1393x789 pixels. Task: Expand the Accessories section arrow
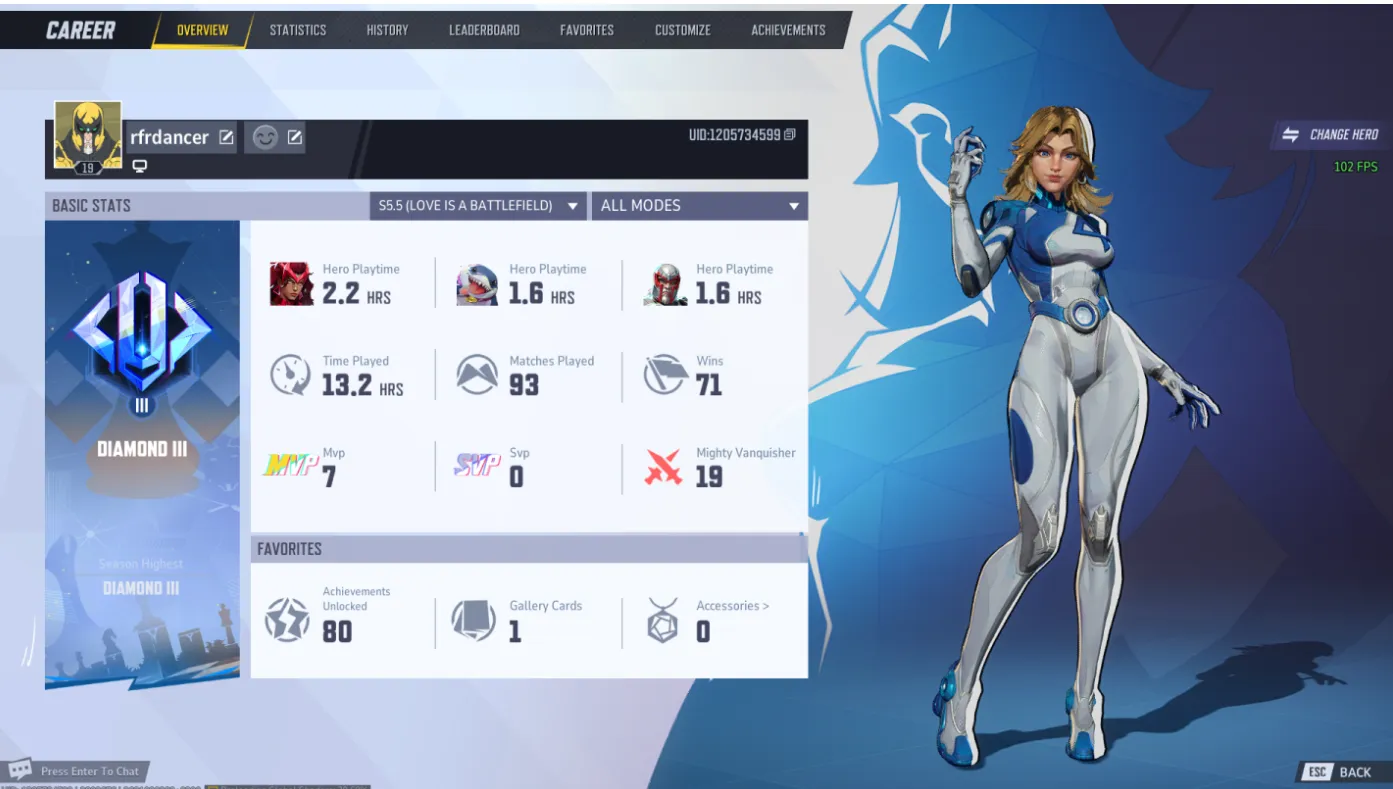tap(764, 605)
